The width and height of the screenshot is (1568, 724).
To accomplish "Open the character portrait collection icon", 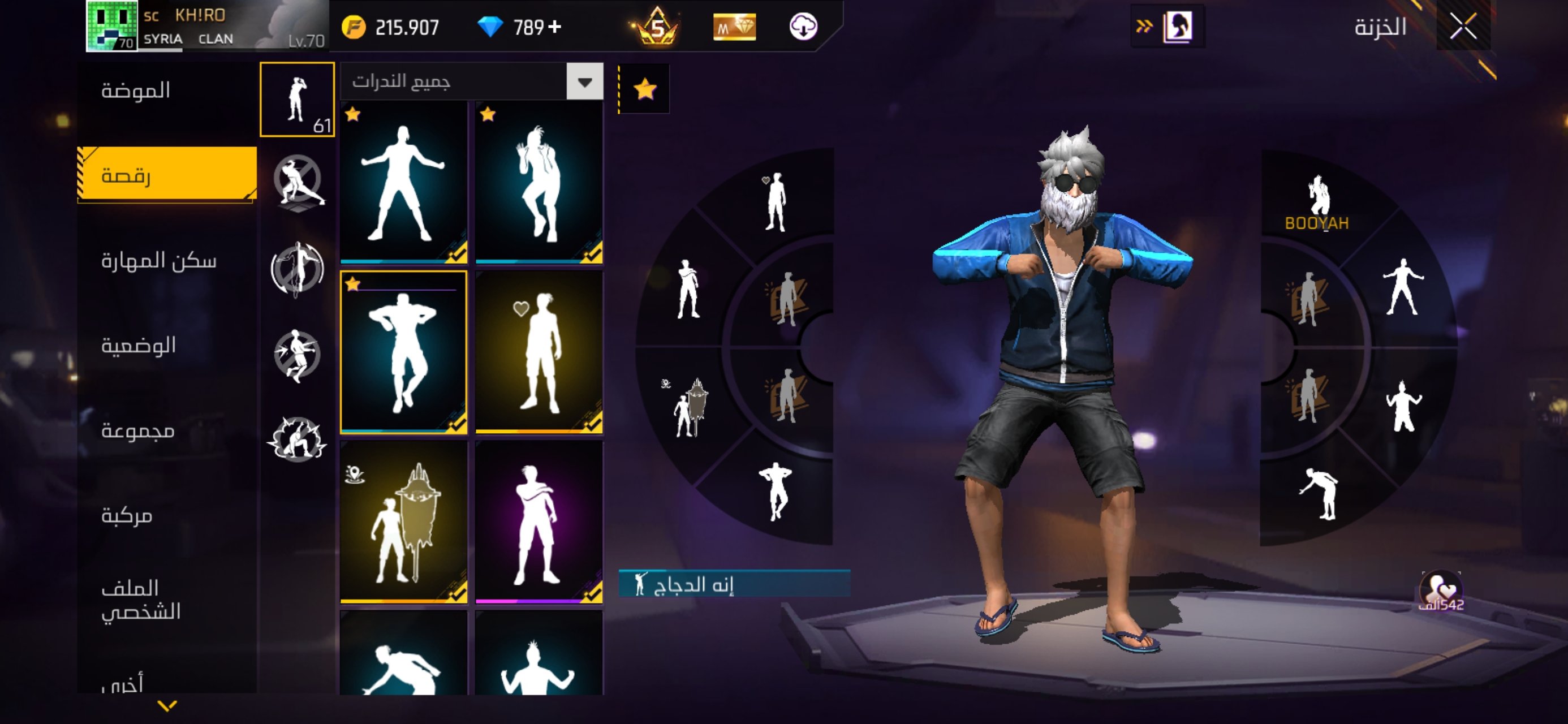I will (x=1177, y=27).
